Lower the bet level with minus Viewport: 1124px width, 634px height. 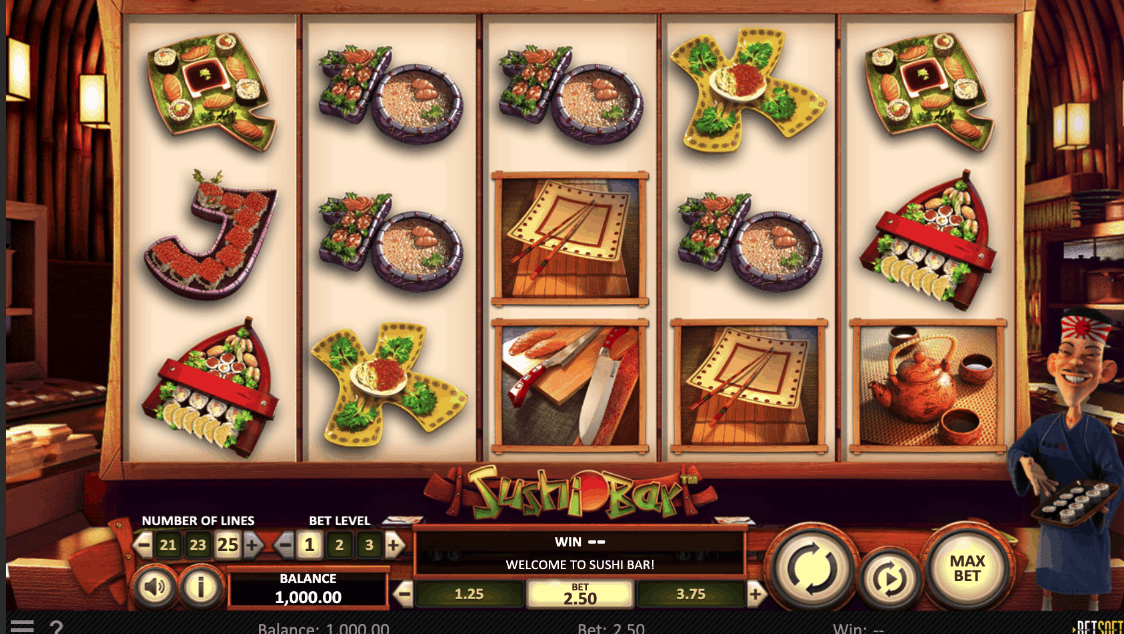(285, 545)
